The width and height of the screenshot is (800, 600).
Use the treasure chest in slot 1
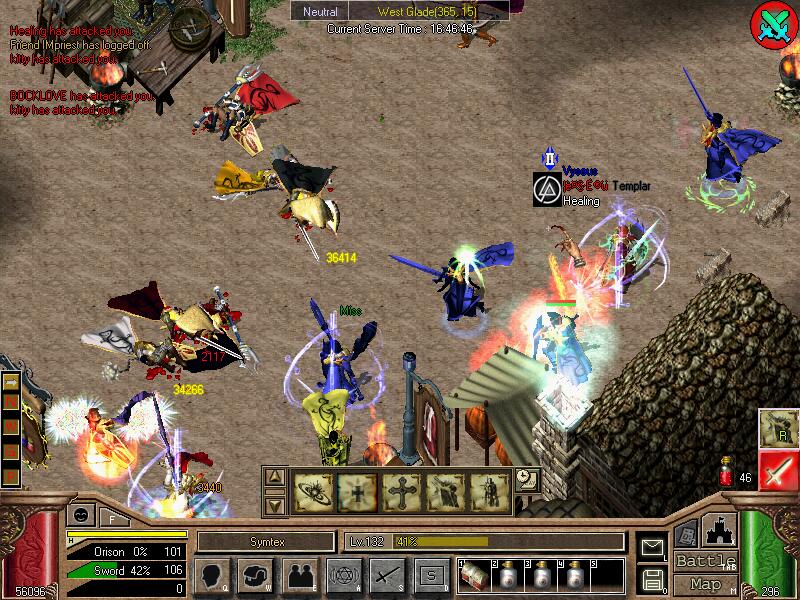pyautogui.click(x=474, y=577)
